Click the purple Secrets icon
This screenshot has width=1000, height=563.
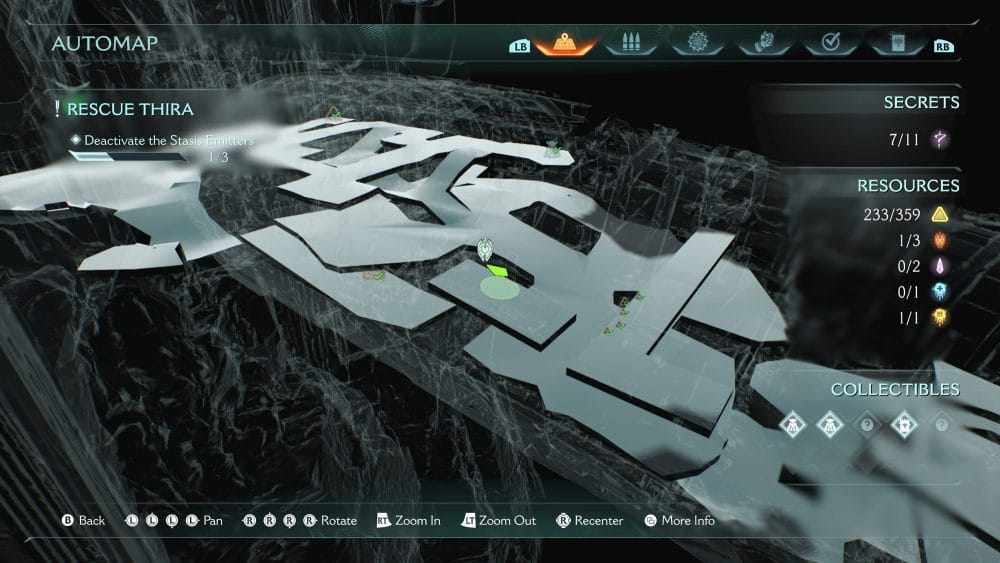click(x=940, y=139)
